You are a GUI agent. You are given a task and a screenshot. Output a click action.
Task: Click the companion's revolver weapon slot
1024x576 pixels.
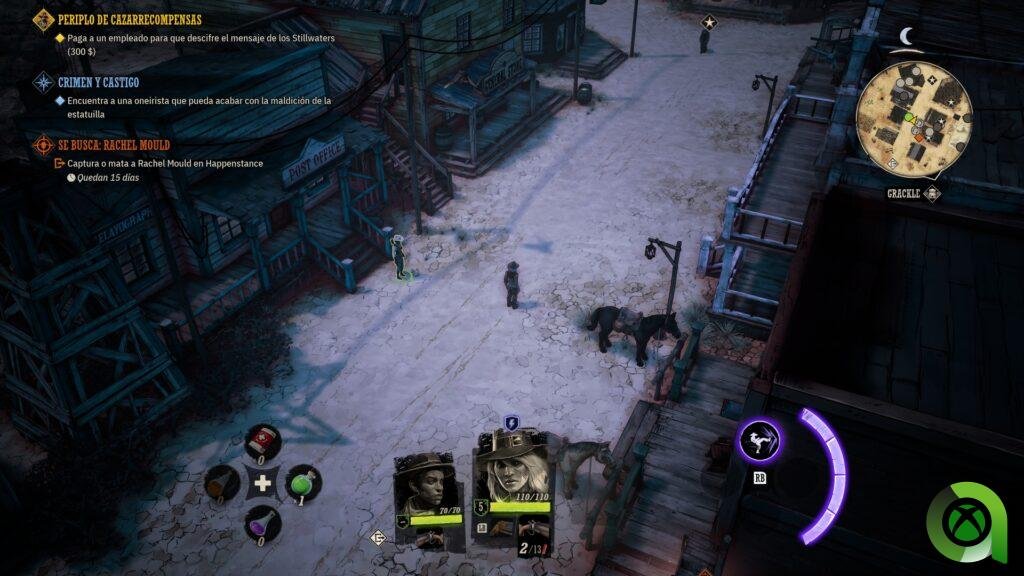433,536
